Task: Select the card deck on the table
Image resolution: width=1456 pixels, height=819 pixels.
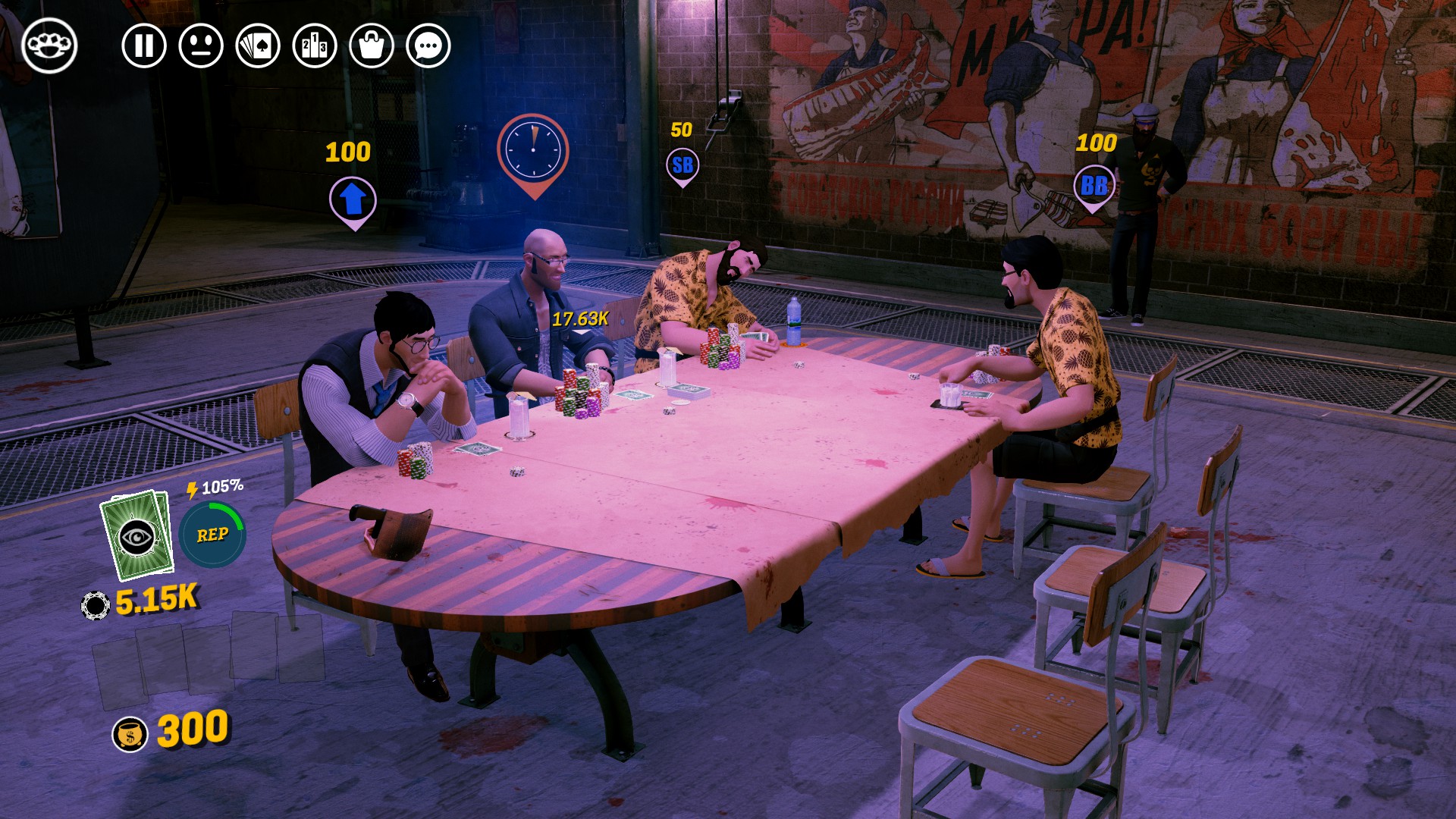Action: tap(687, 391)
